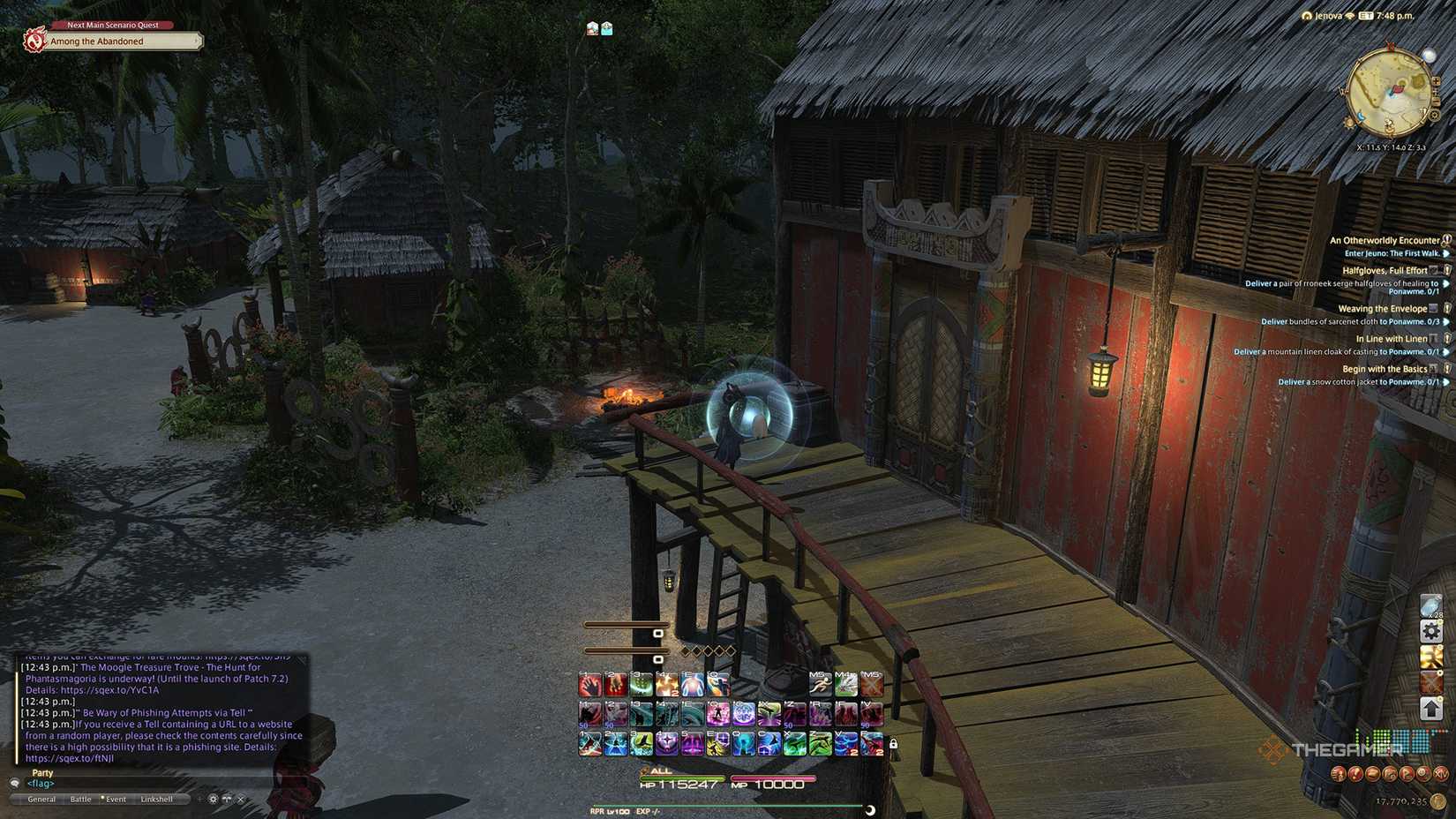This screenshot has height=819, width=1456.
Task: Toggle the hotbar lock padlock icon
Action: (894, 744)
